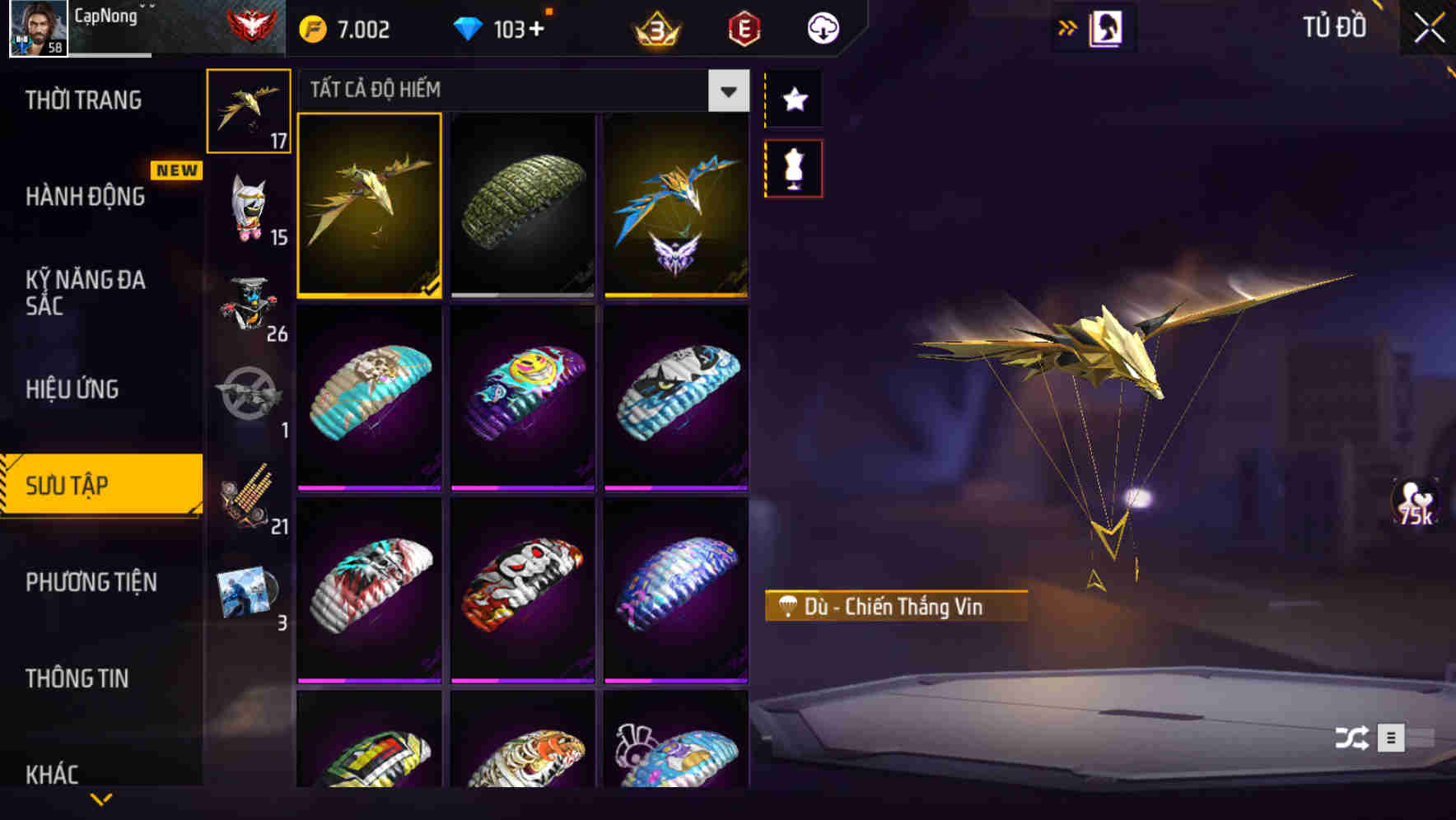1456x820 pixels.
Task: Toggle the star favorites filter
Action: pyautogui.click(x=793, y=100)
